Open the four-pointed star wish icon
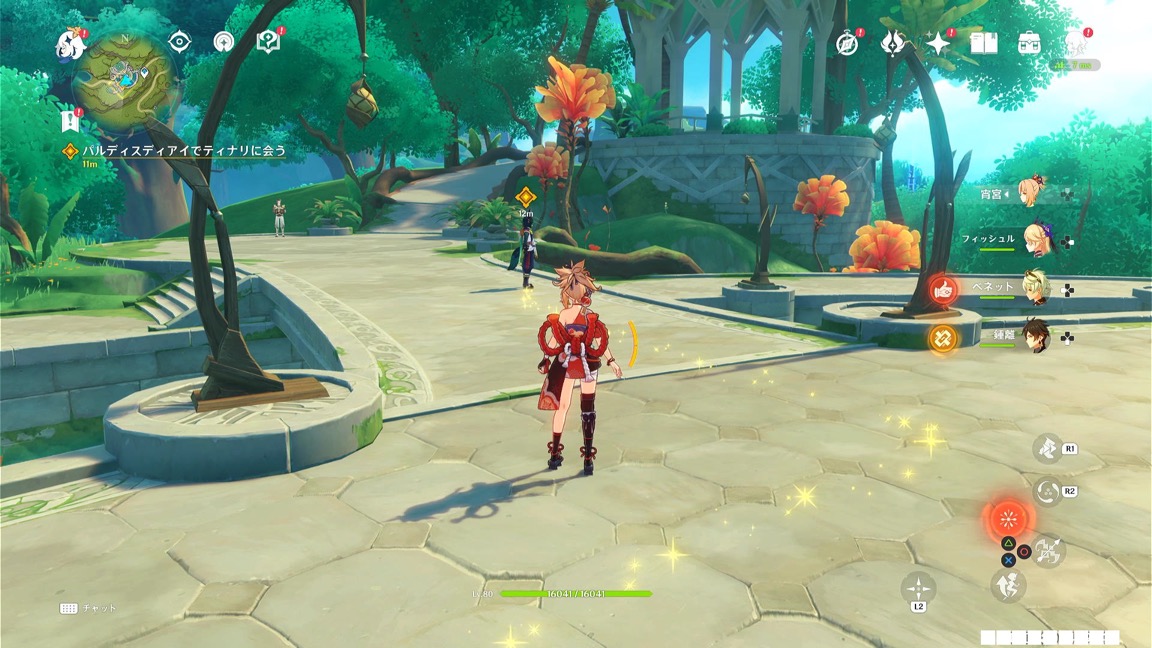Screen dimensions: 1152x648 tap(938, 43)
